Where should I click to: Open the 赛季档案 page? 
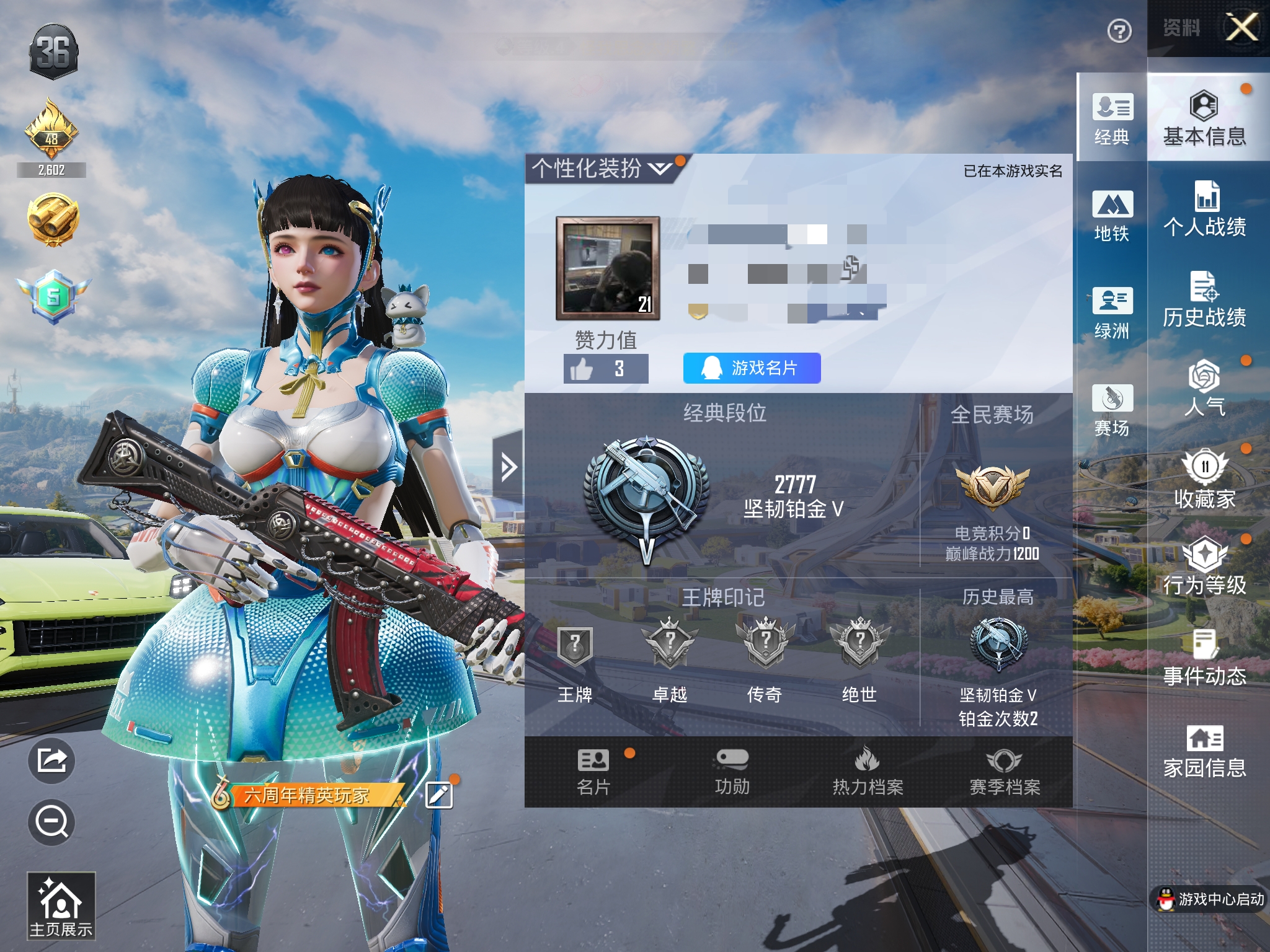pyautogui.click(x=1005, y=772)
